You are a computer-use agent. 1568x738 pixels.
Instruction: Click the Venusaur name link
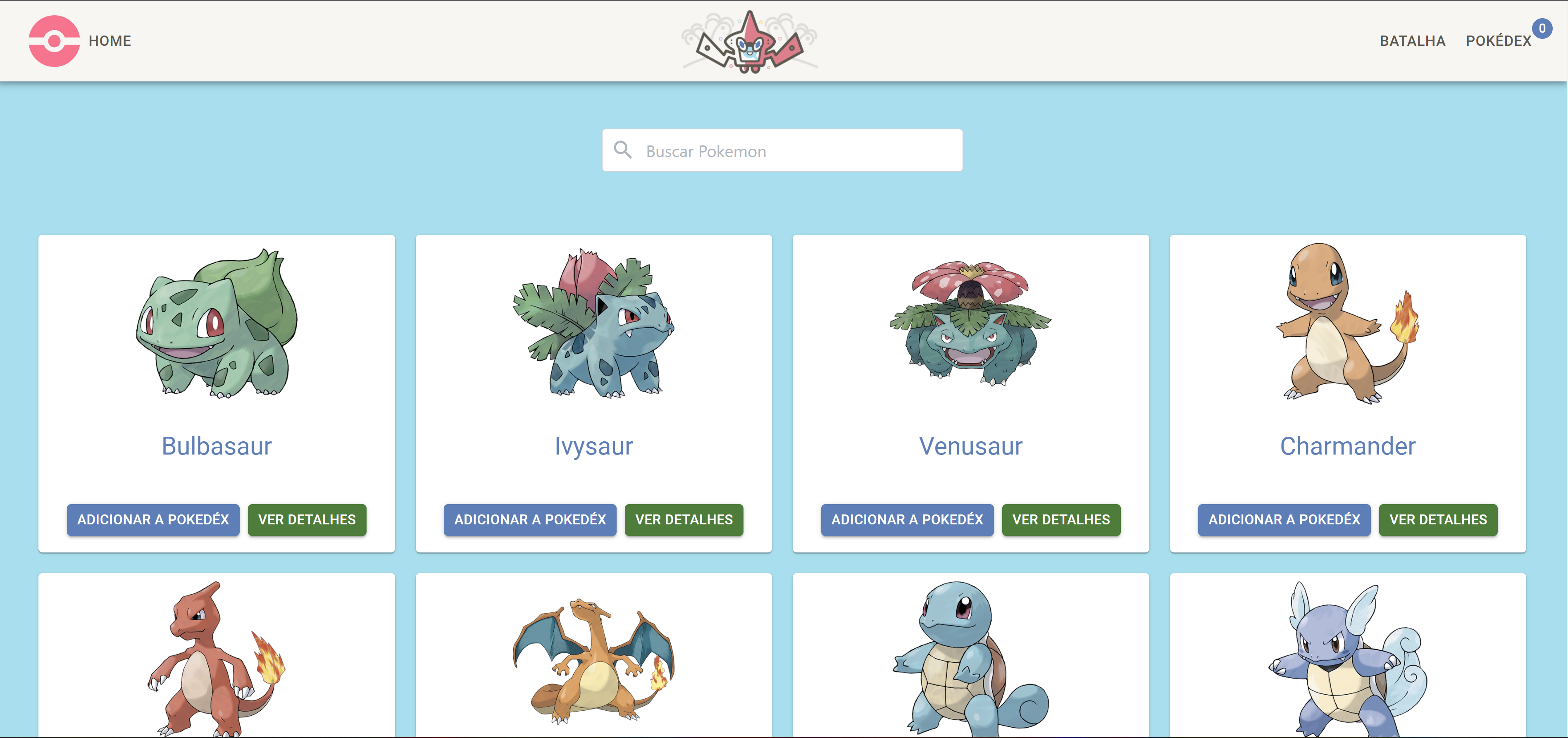(x=970, y=447)
